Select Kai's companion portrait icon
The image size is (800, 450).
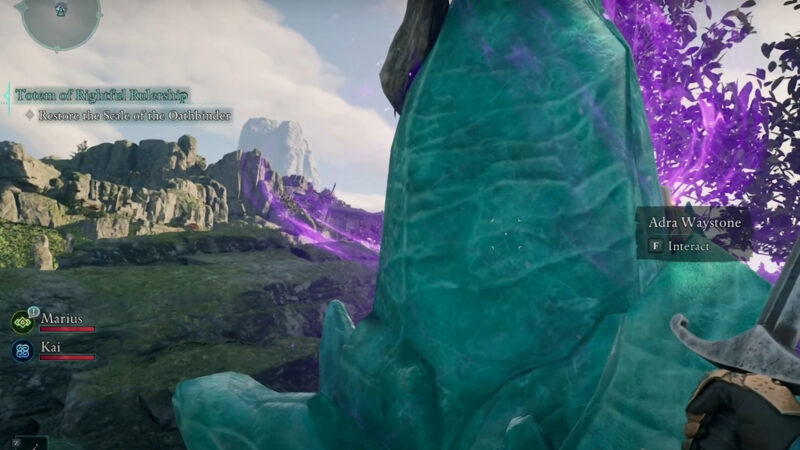[x=22, y=351]
